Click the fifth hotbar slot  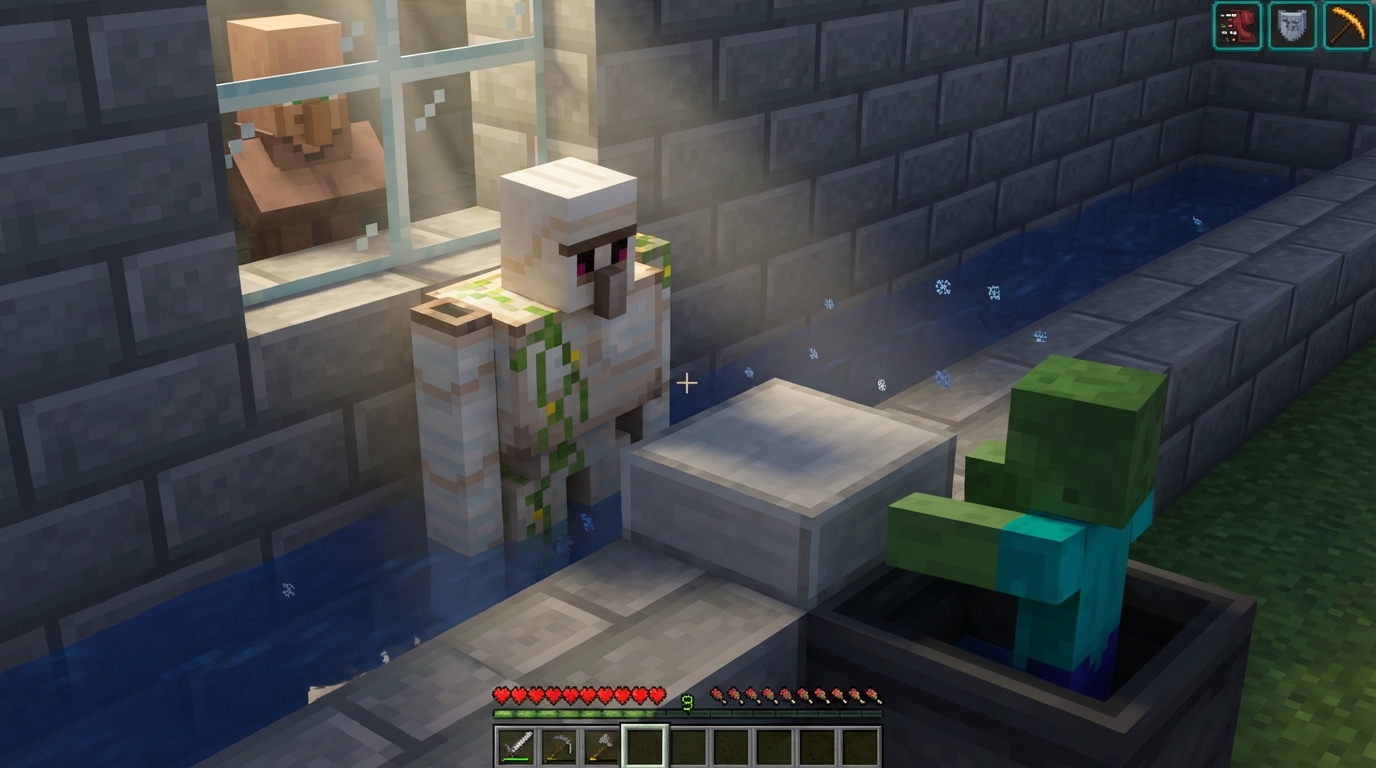[x=686, y=744]
